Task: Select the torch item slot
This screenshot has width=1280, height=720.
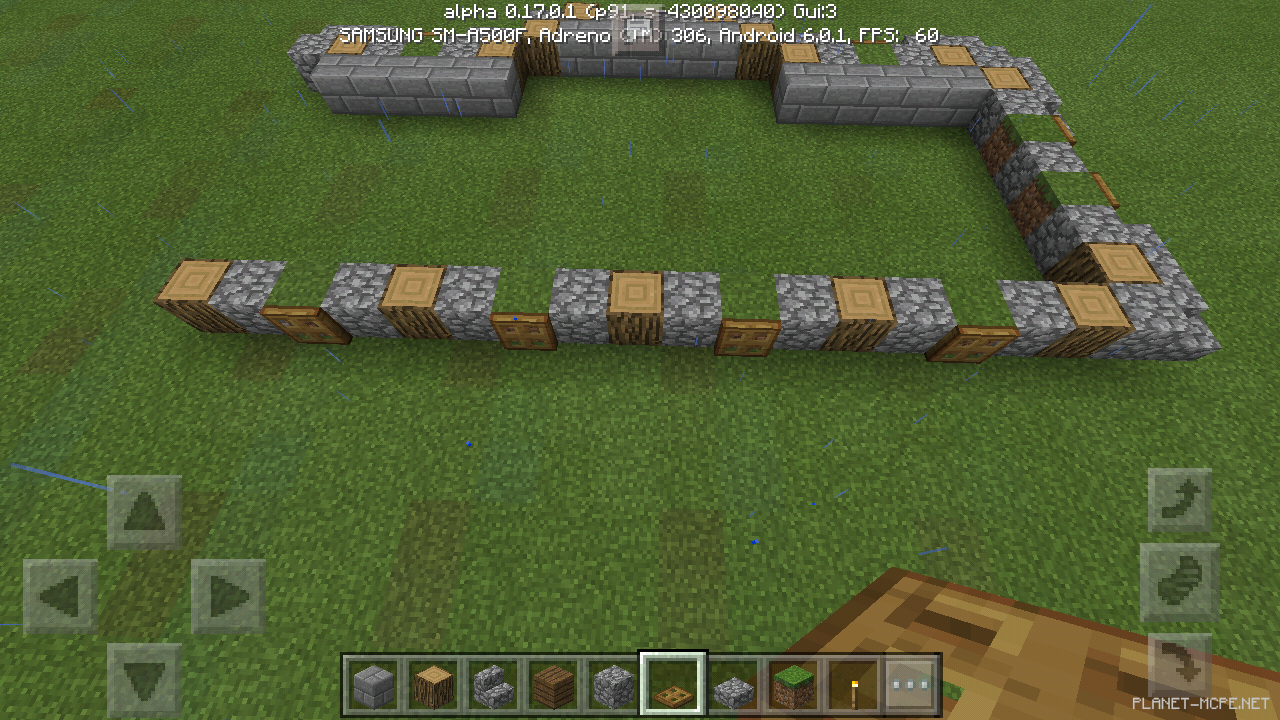Action: (x=857, y=686)
